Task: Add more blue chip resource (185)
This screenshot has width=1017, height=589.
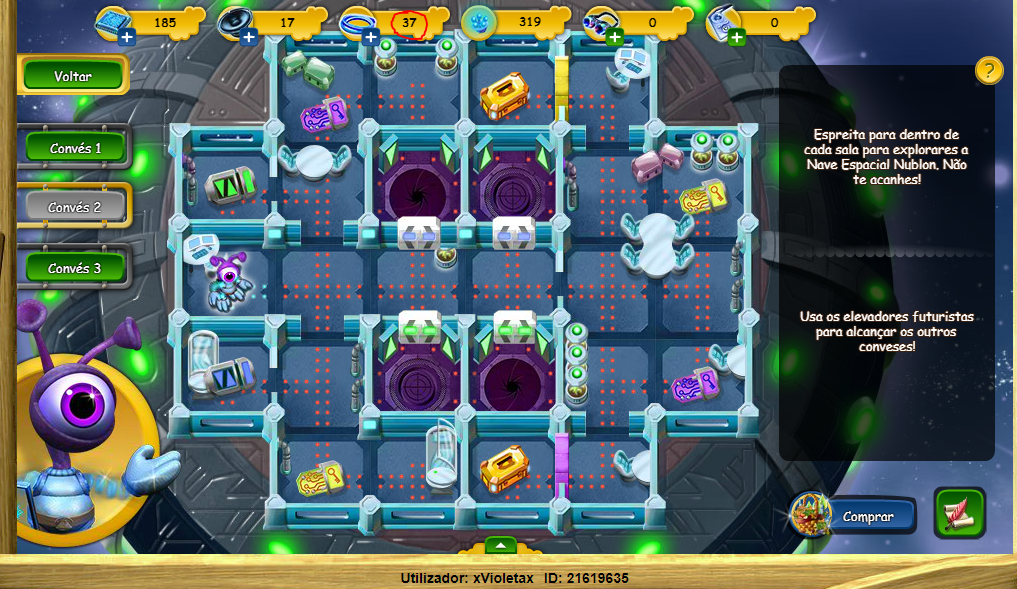Action: [x=127, y=38]
